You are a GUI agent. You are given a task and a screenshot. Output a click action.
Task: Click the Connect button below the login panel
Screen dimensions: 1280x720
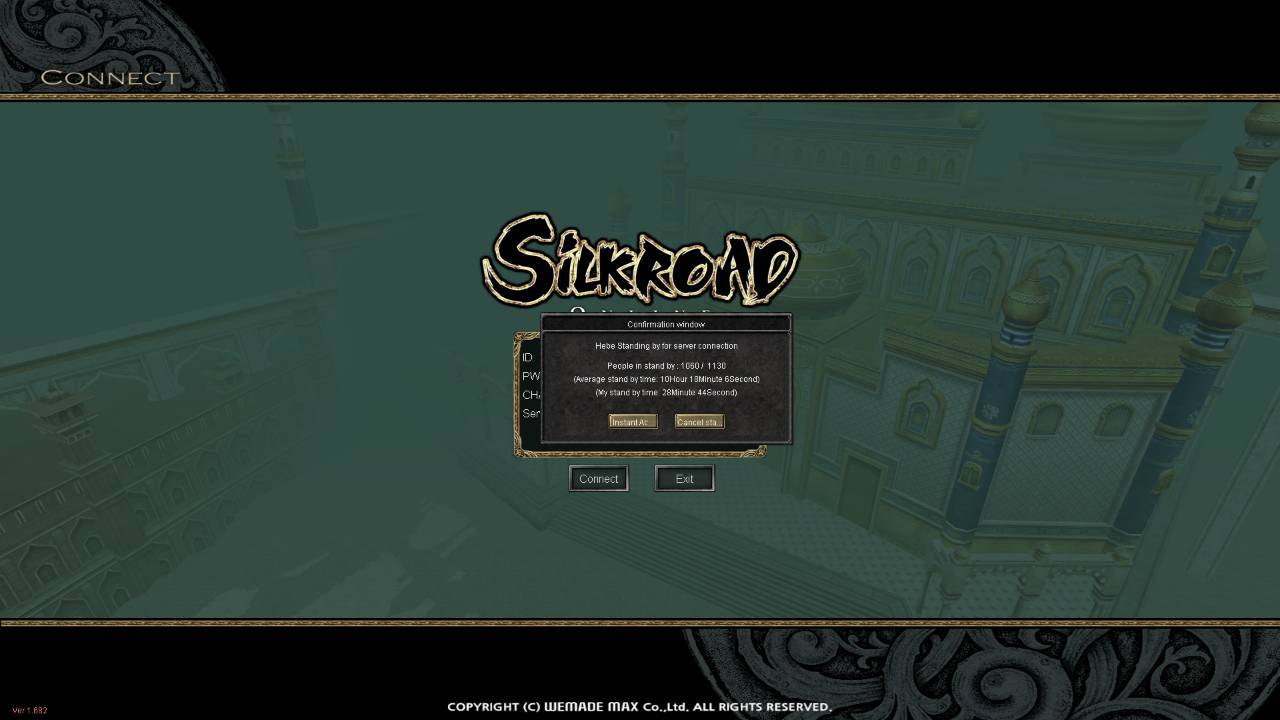[598, 479]
